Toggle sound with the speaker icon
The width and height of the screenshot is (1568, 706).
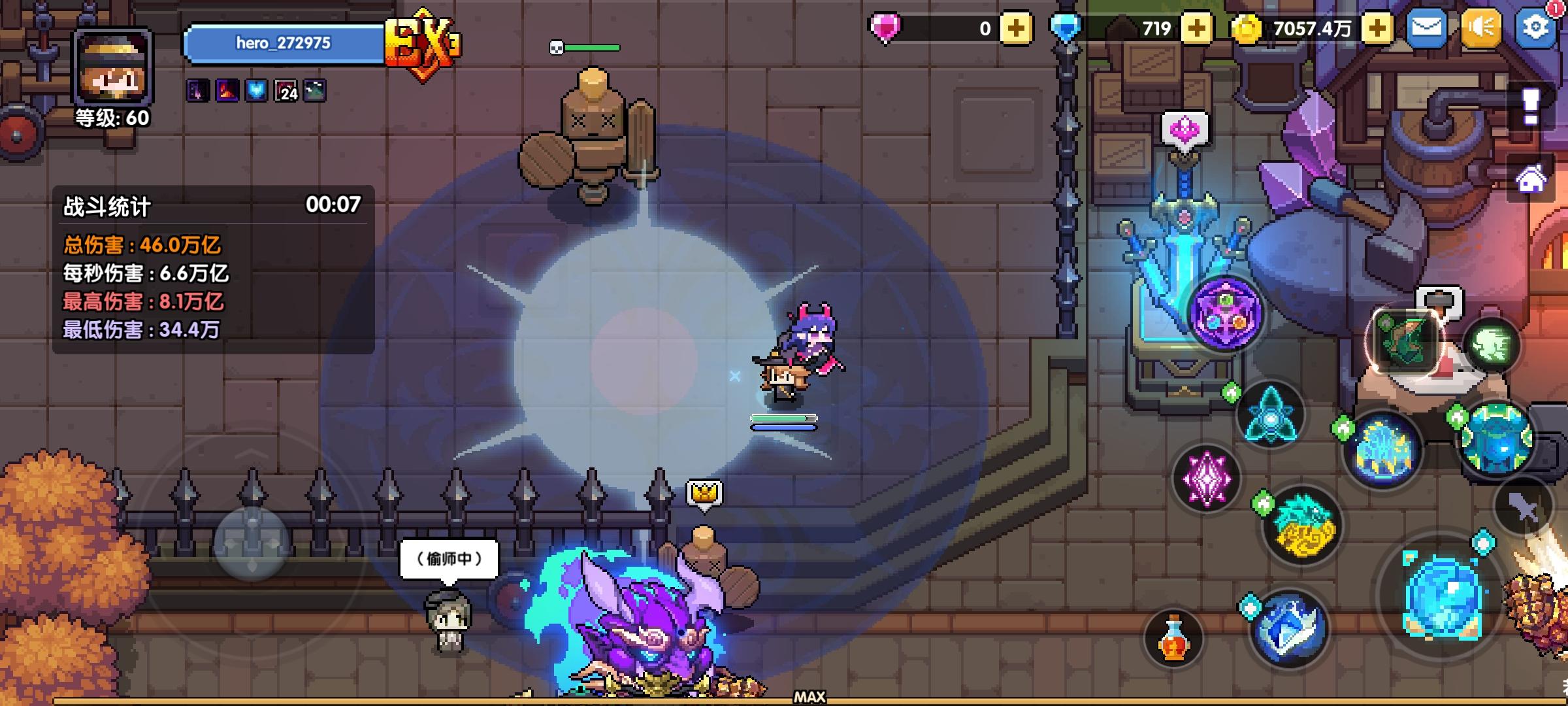click(1482, 29)
